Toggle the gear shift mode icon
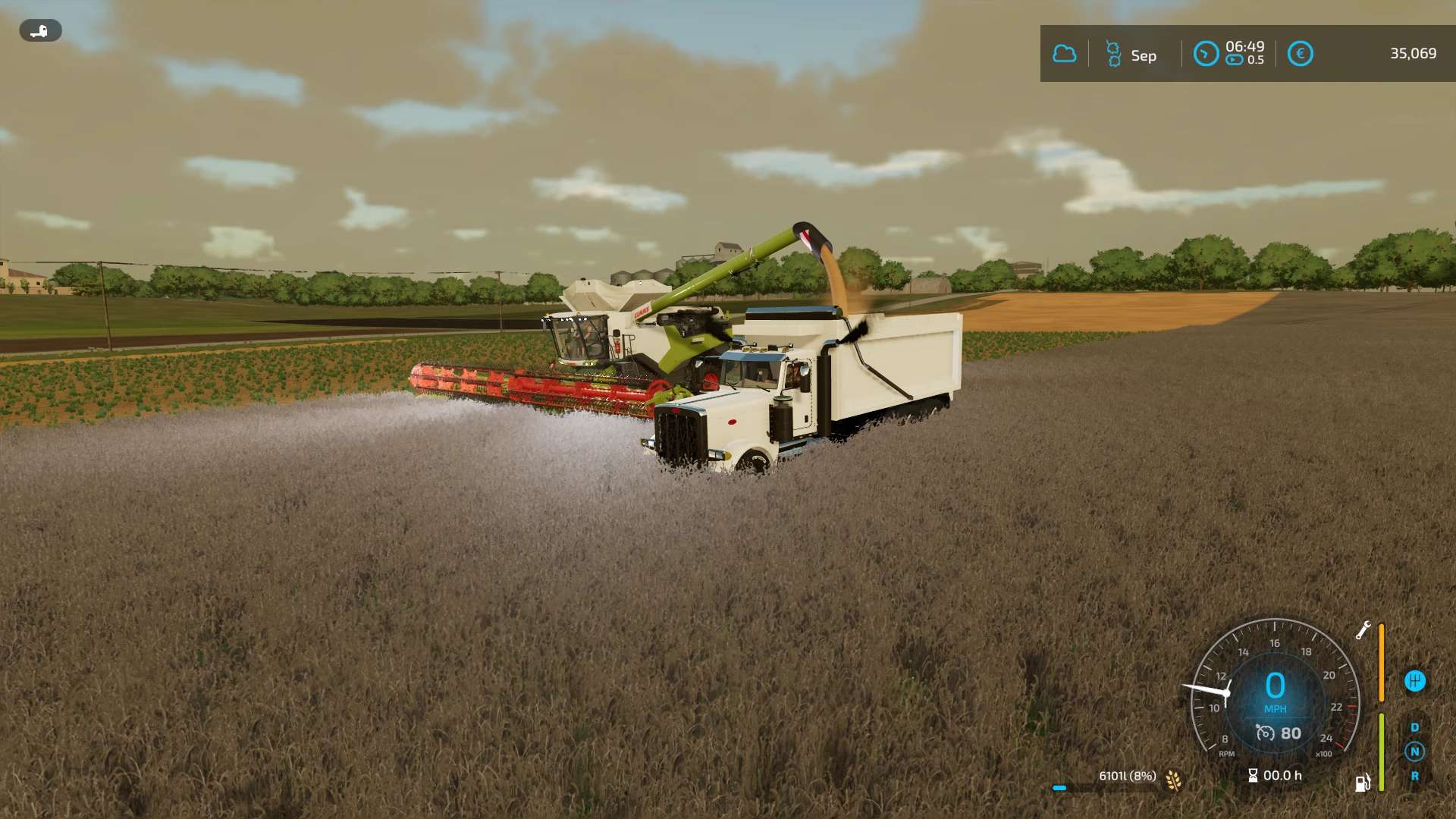The width and height of the screenshot is (1456, 819). pyautogui.click(x=1414, y=681)
